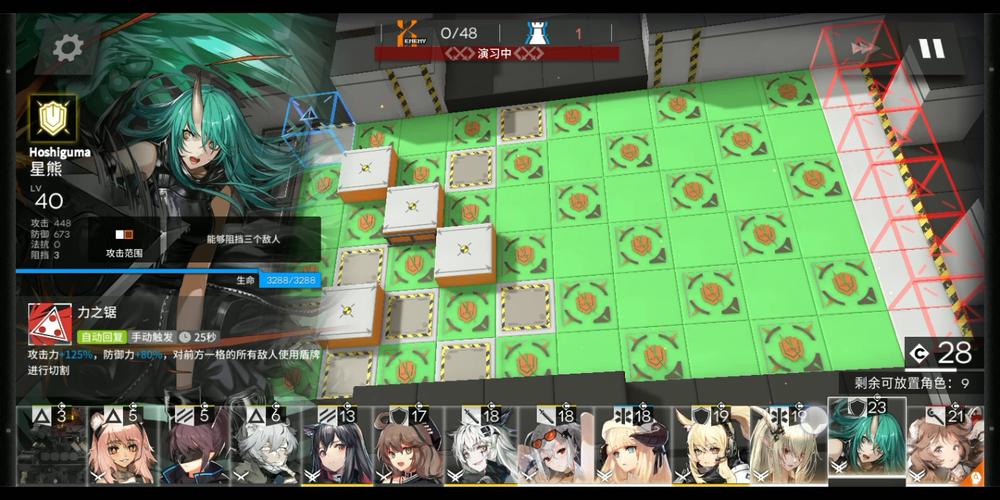
Task: Open the settings gear menu
Action: click(68, 46)
